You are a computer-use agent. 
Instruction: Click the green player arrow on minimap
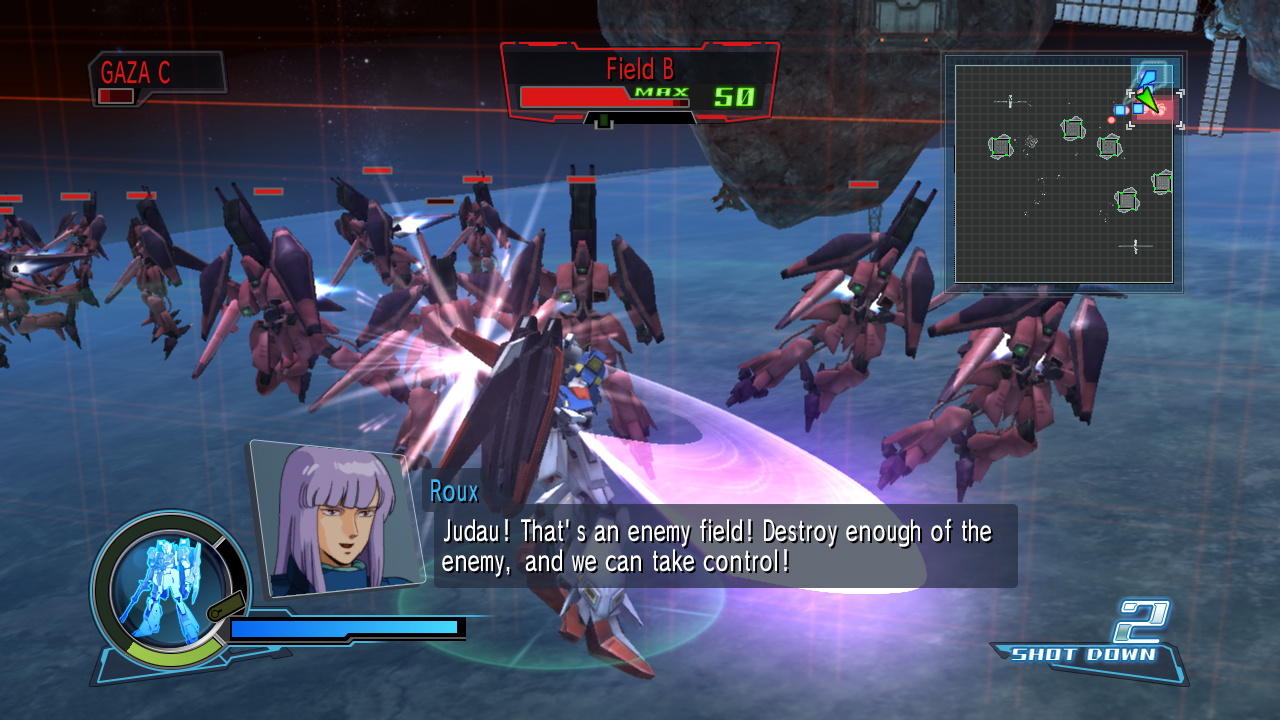[1147, 101]
